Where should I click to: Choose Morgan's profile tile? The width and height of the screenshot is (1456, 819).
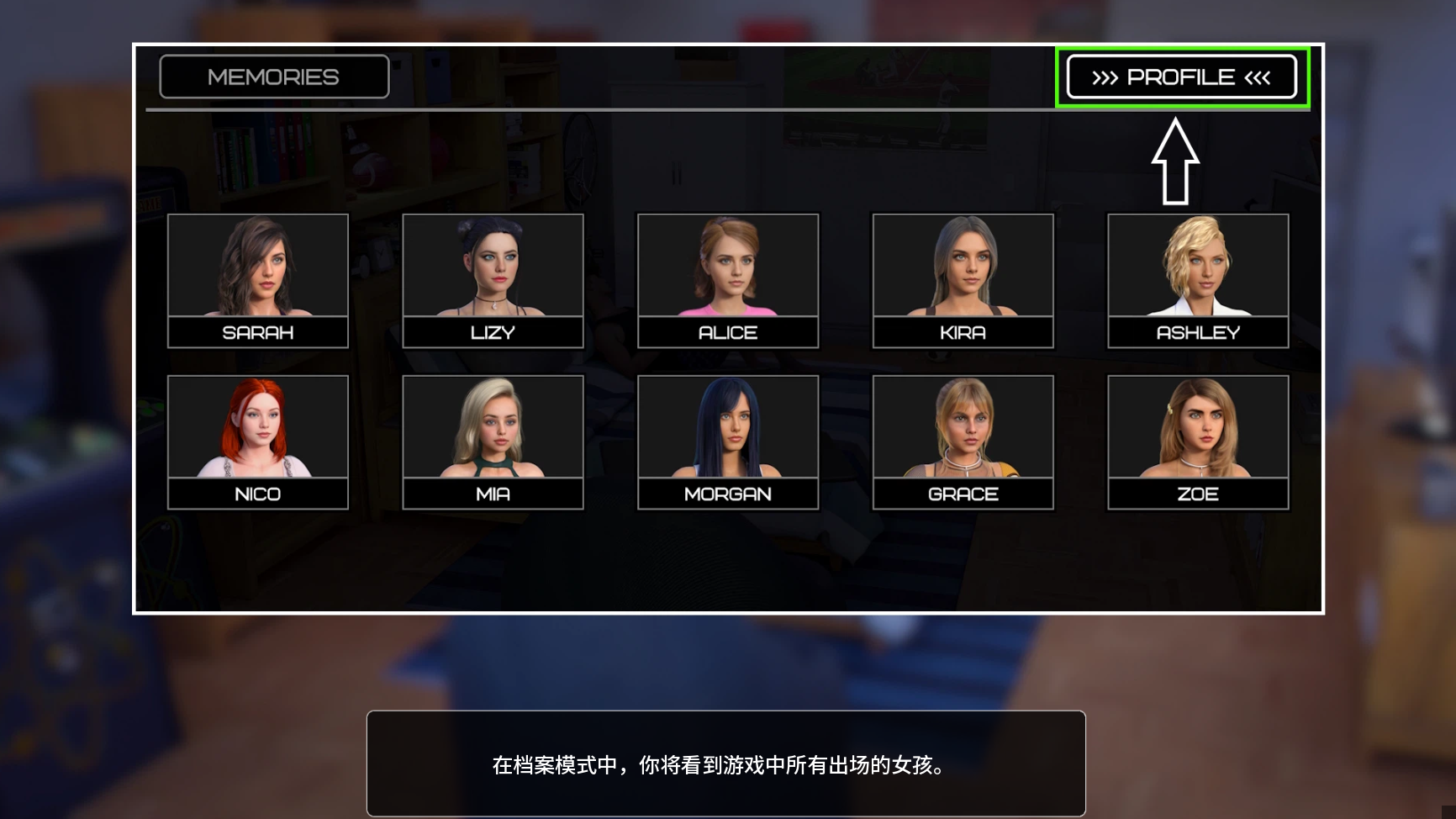pyautogui.click(x=728, y=441)
